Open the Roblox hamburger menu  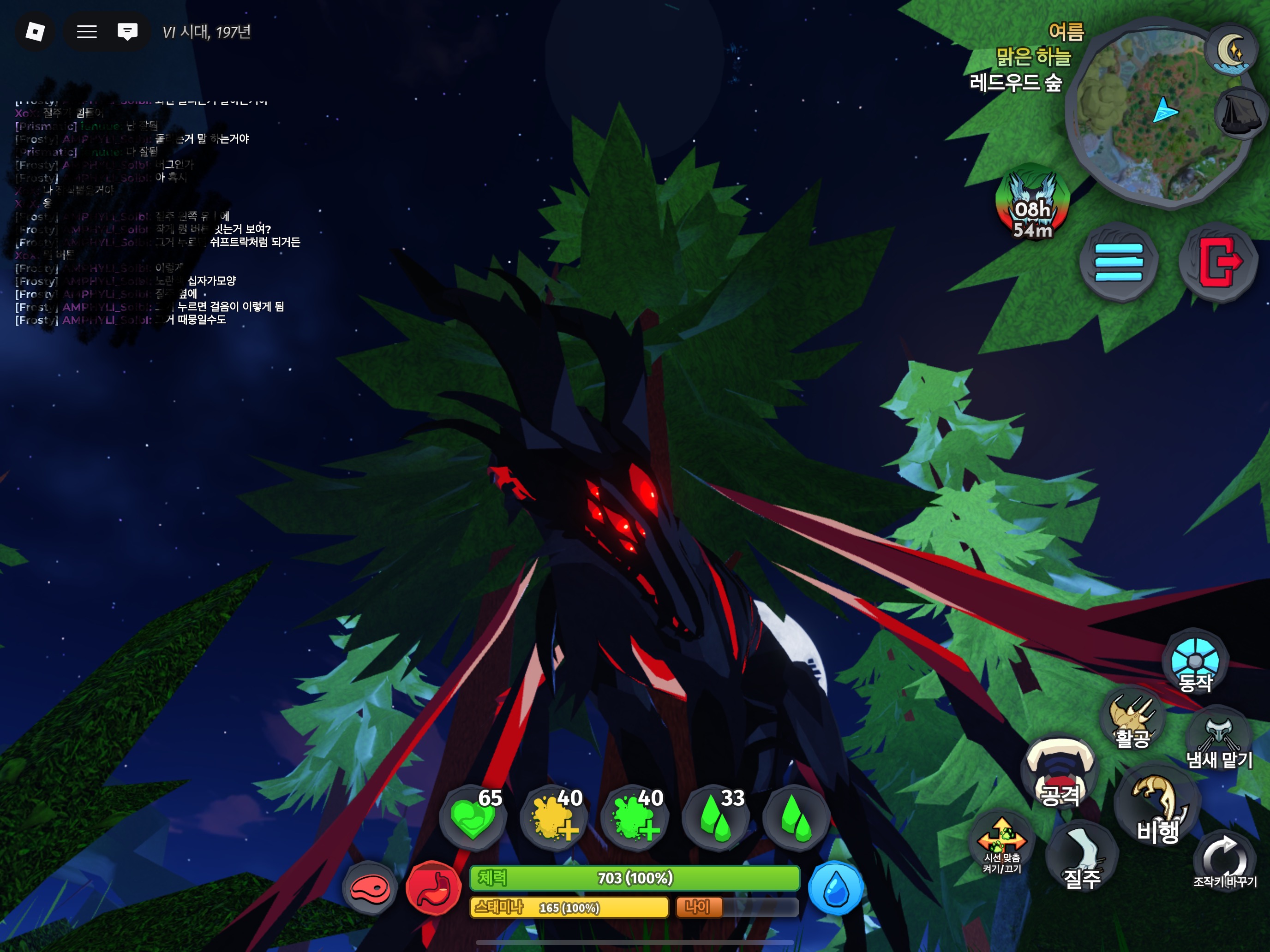(87, 31)
